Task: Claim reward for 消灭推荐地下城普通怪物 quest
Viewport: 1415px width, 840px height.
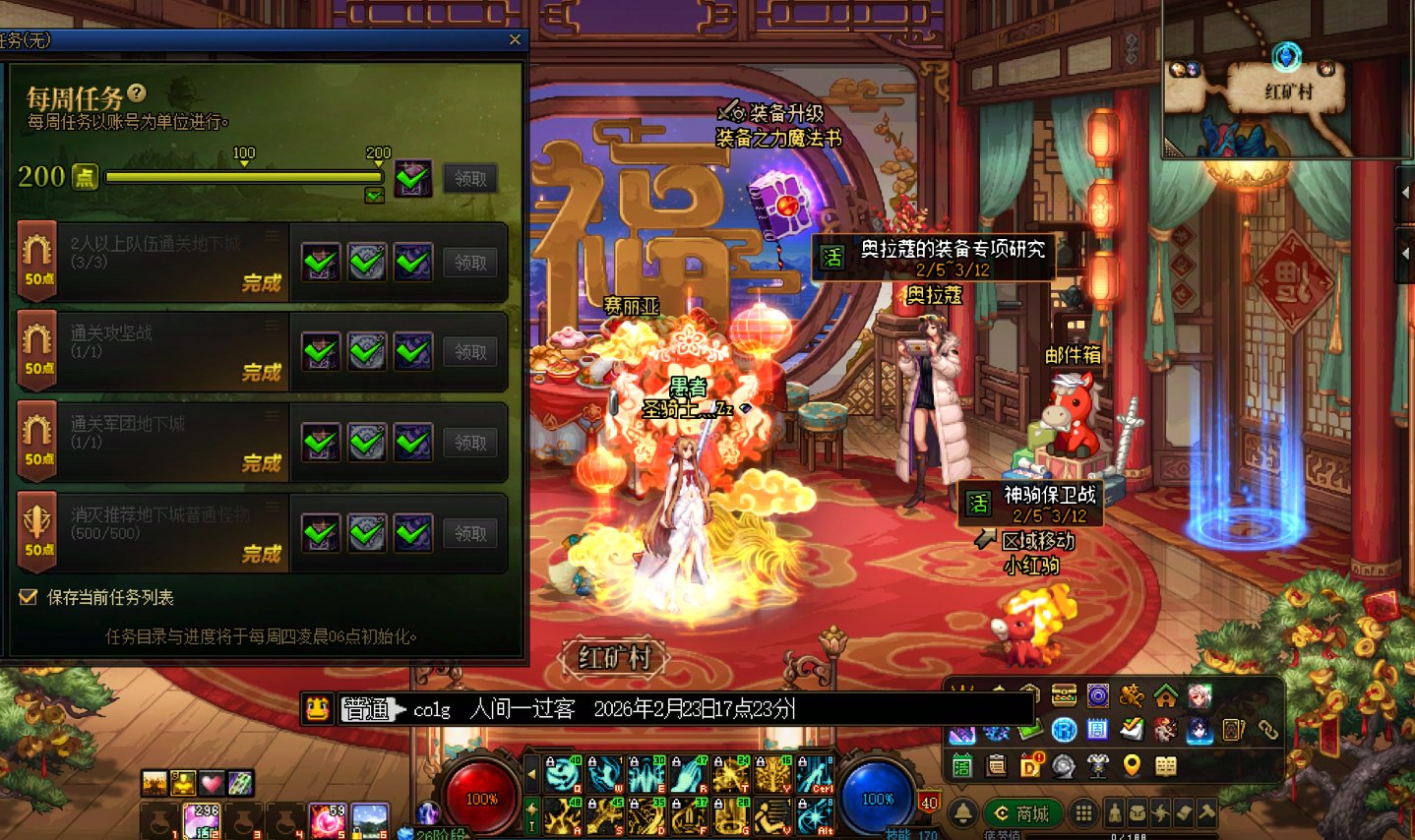Action: click(469, 533)
